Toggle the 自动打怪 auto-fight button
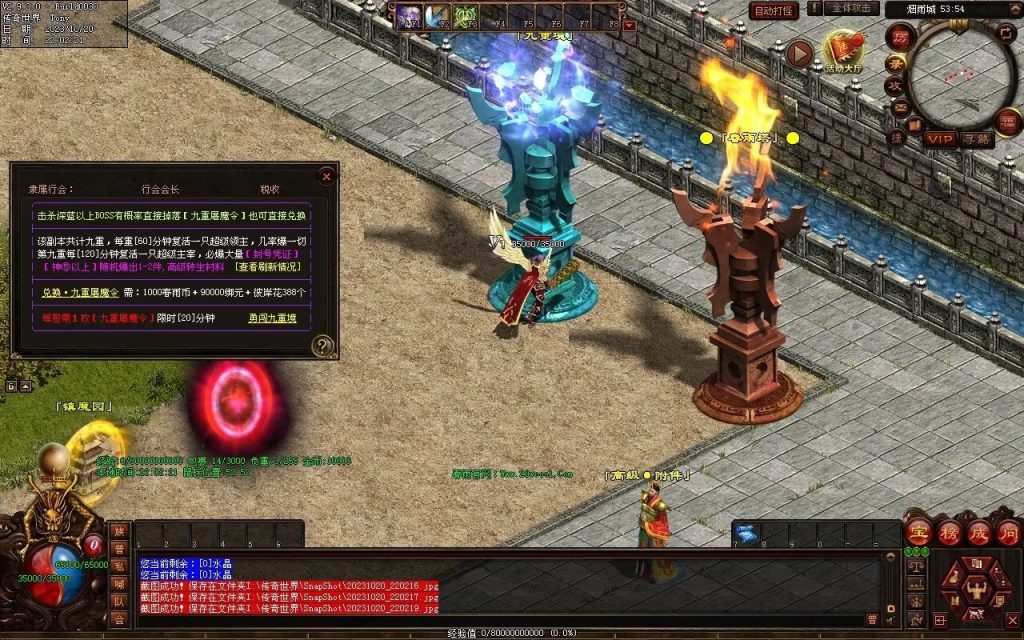 (774, 10)
